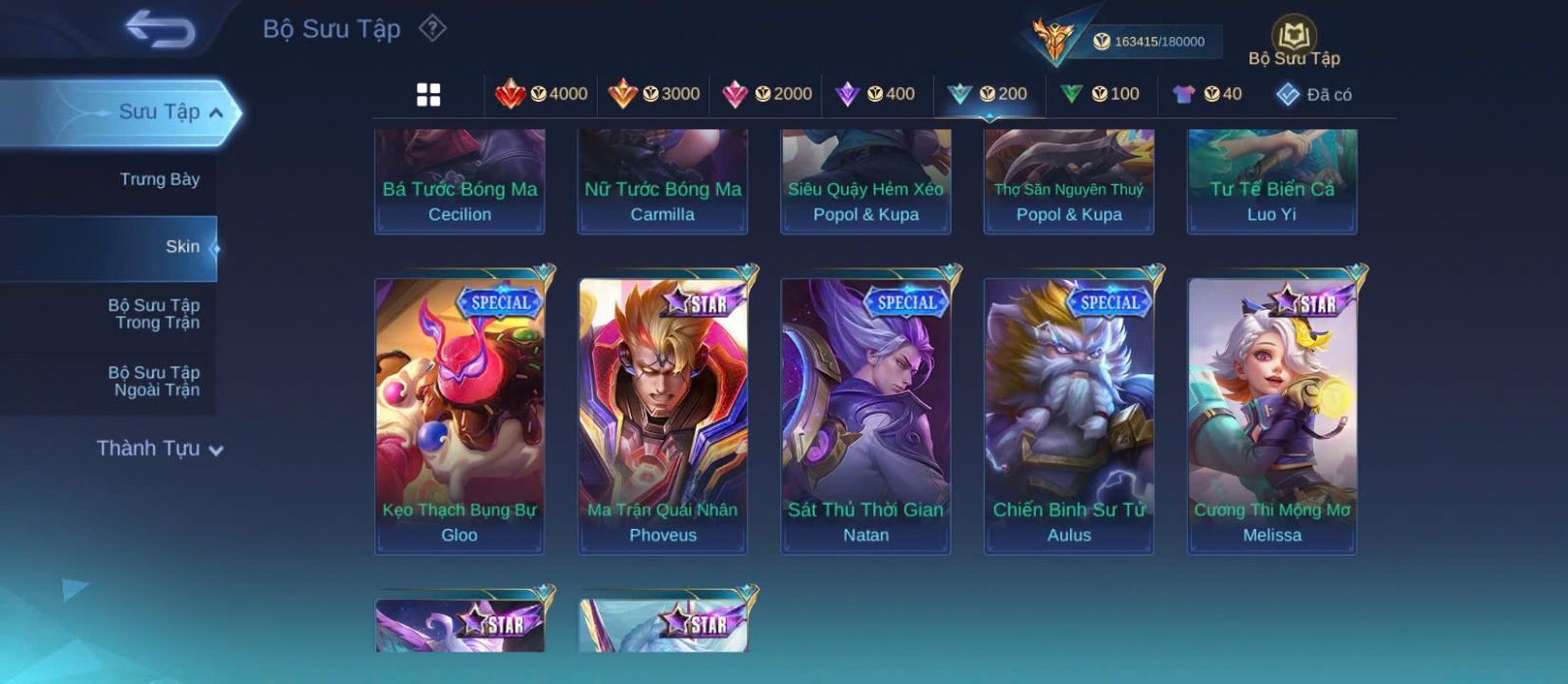The width and height of the screenshot is (1568, 684).
Task: Filter skins by 4000 point tier
Action: [x=542, y=94]
